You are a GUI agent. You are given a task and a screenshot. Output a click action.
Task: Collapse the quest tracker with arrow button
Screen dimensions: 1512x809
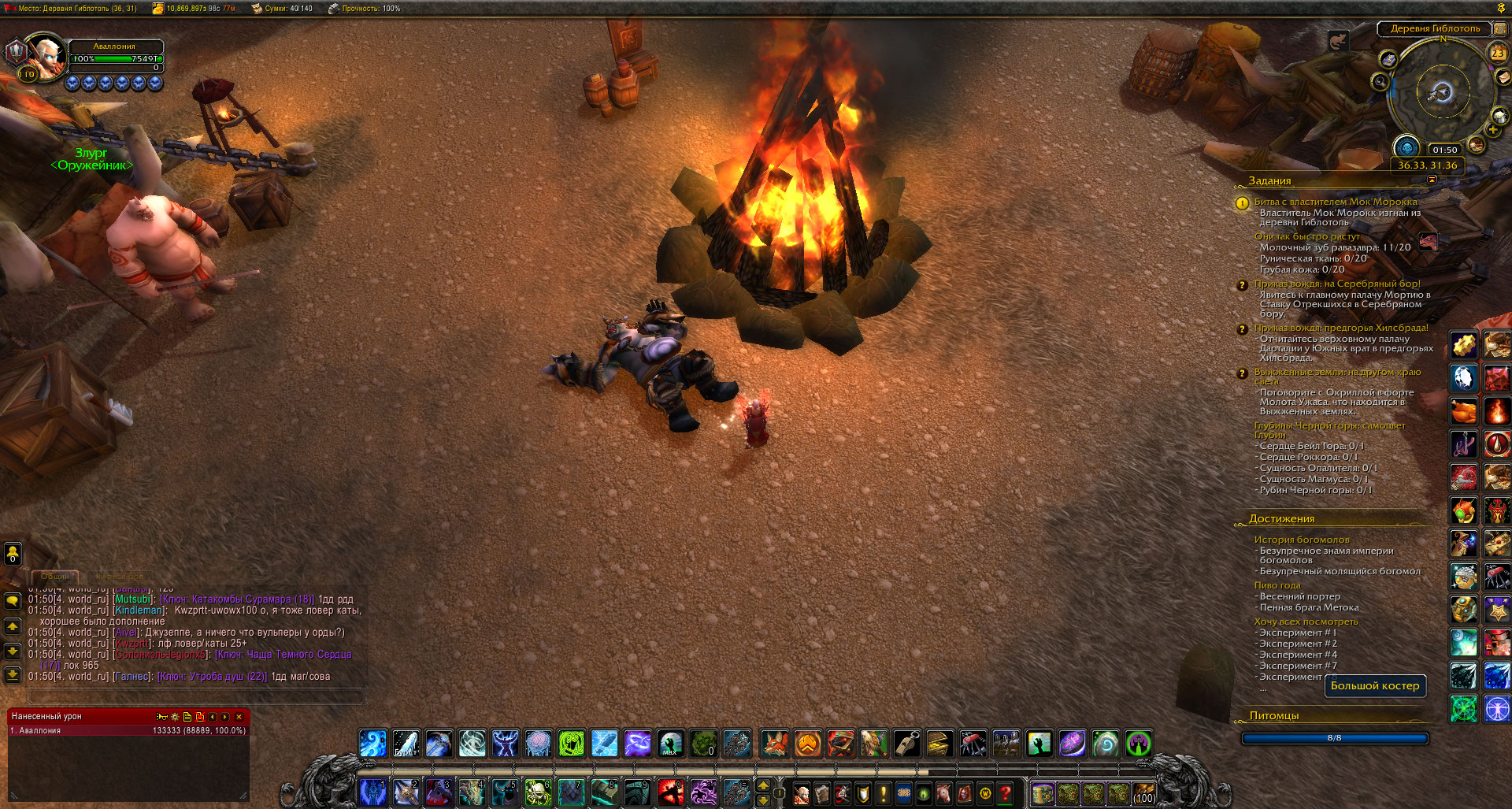(x=1432, y=180)
